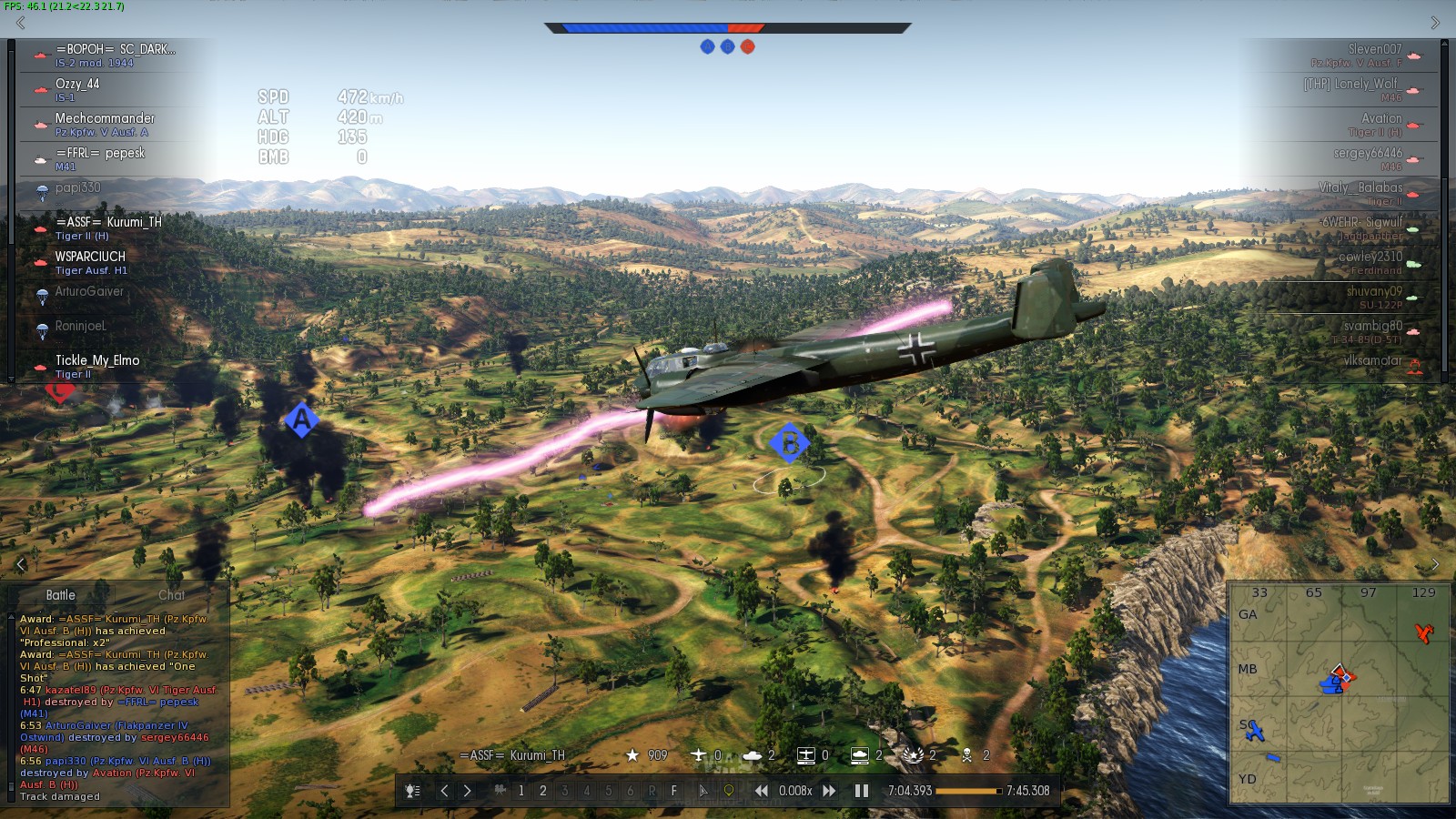This screenshot has height=819, width=1456.
Task: Toggle the cursor arrow icon
Action: 703,791
